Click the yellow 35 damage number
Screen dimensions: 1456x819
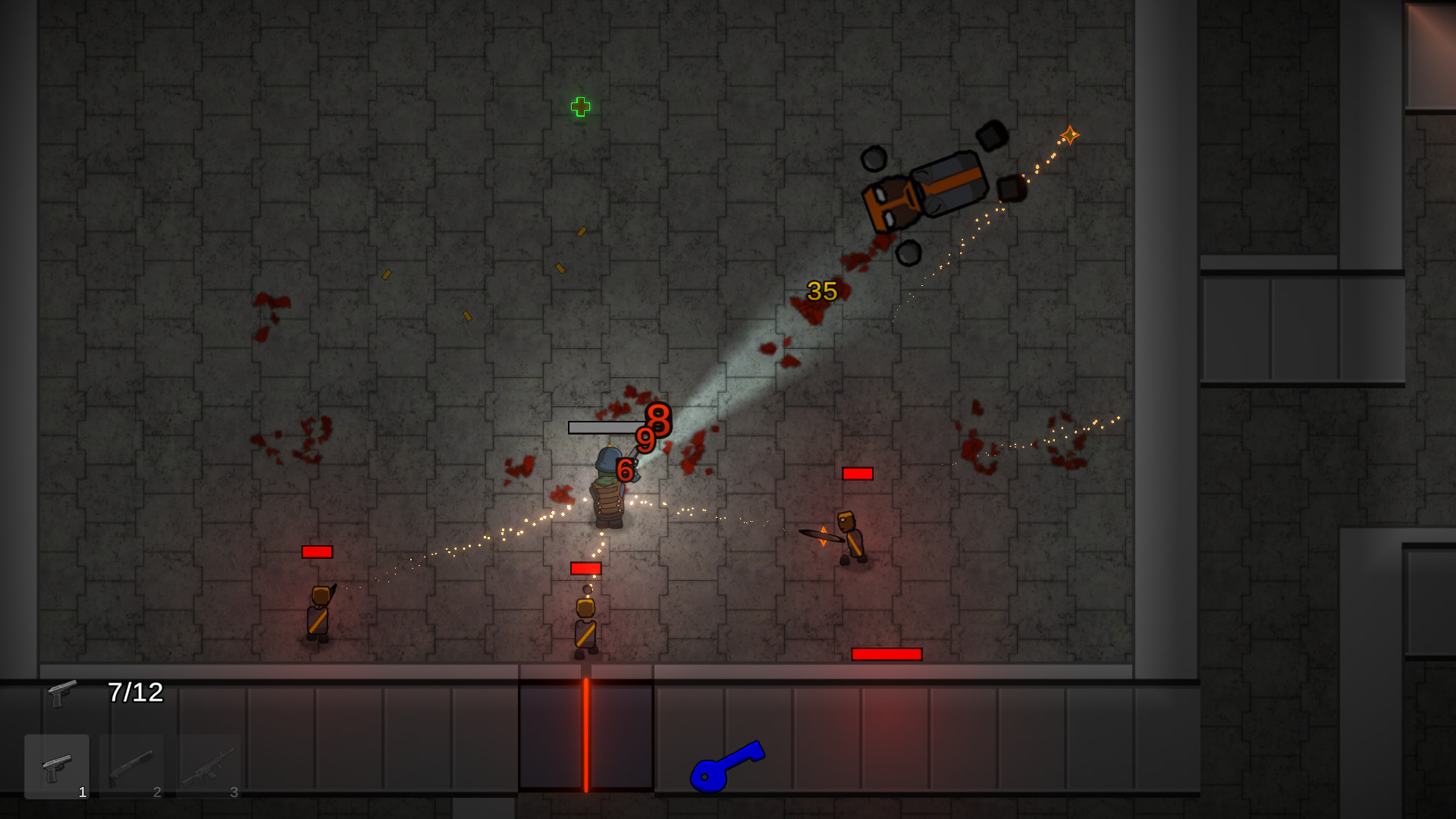[x=821, y=290]
